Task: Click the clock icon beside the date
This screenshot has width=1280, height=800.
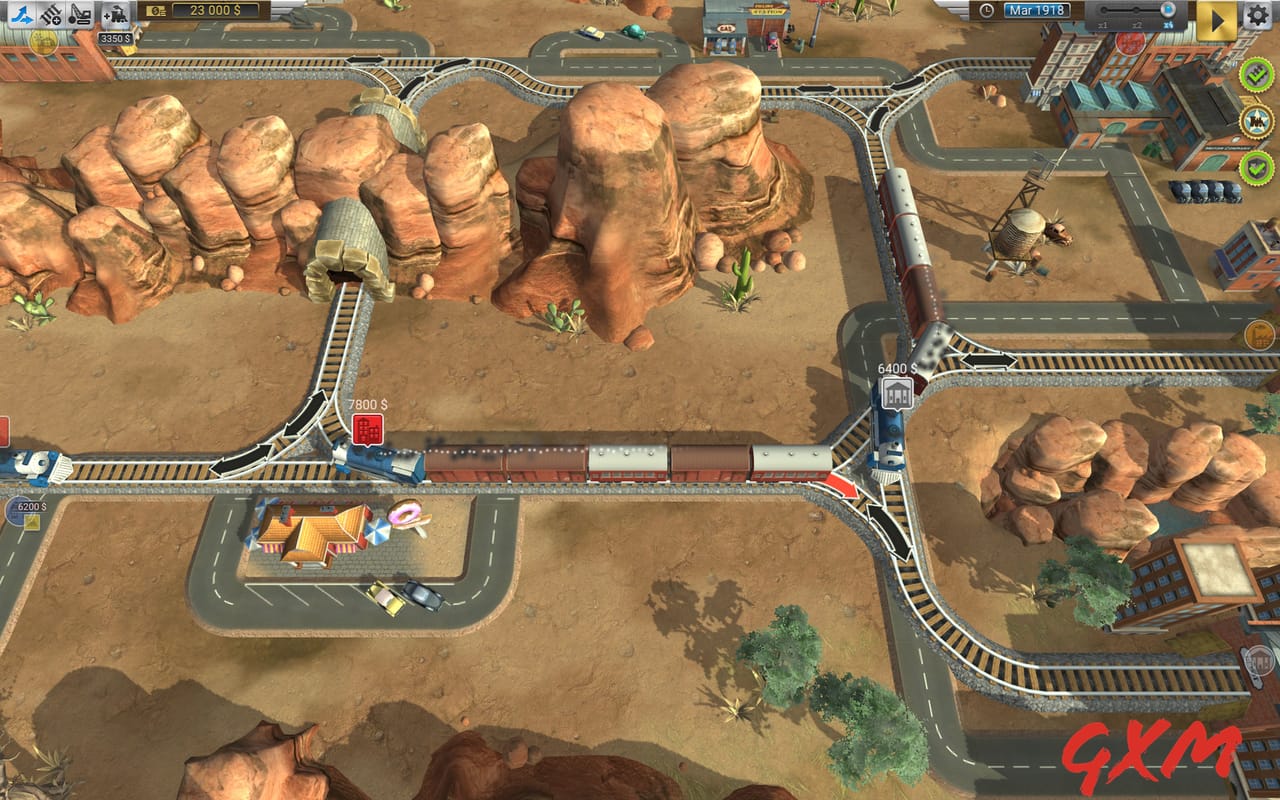Action: [x=986, y=10]
